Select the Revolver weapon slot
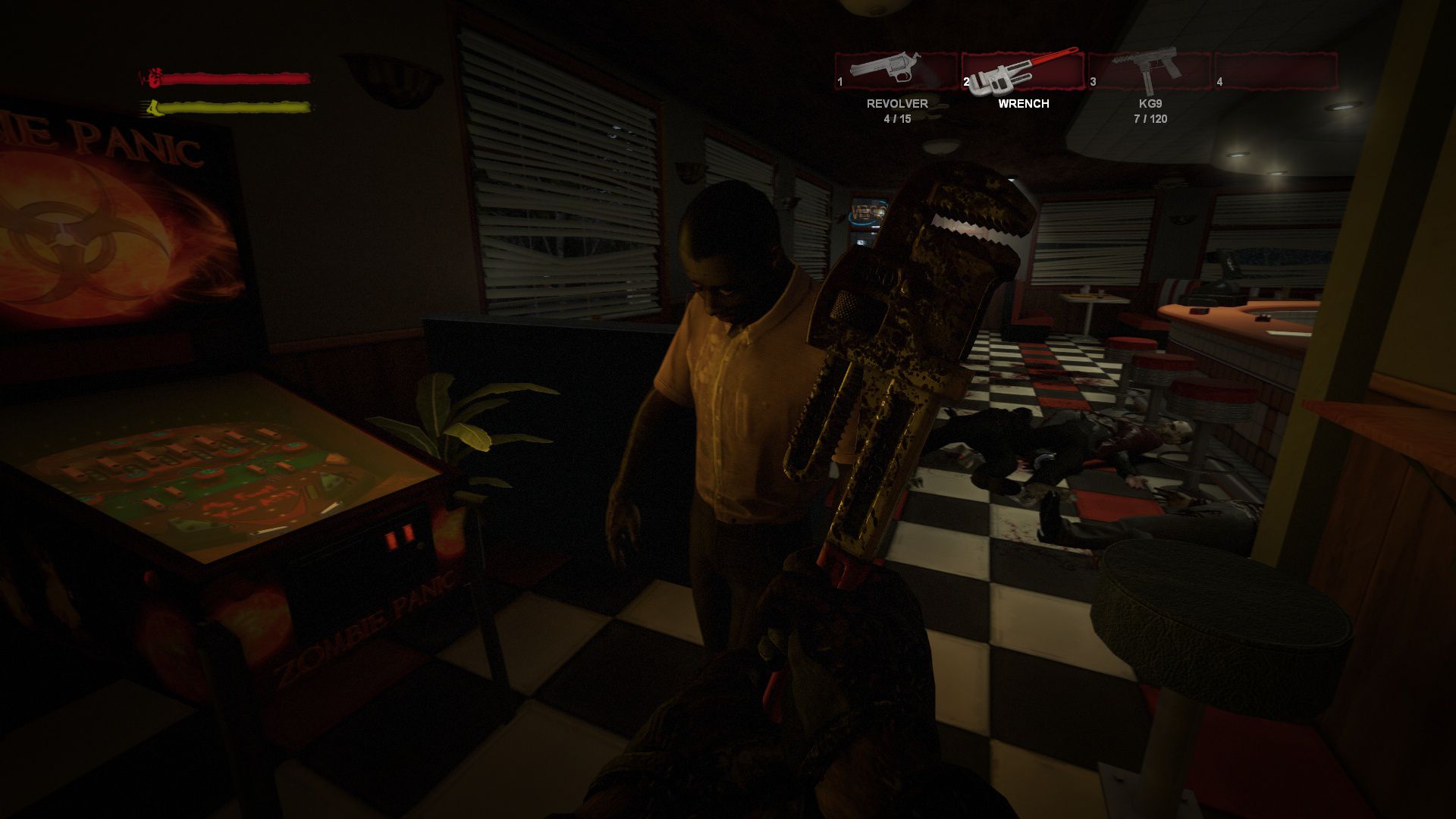The image size is (1456, 819). (x=896, y=72)
